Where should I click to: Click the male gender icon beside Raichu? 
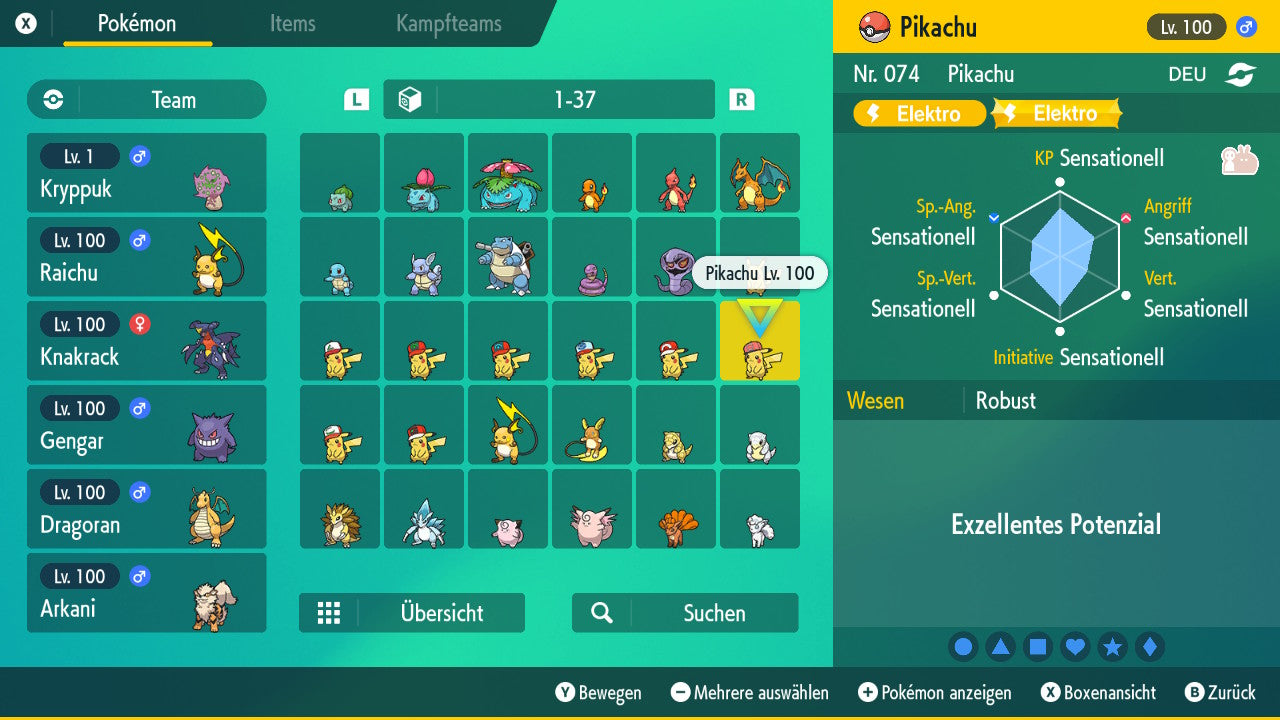click(138, 240)
